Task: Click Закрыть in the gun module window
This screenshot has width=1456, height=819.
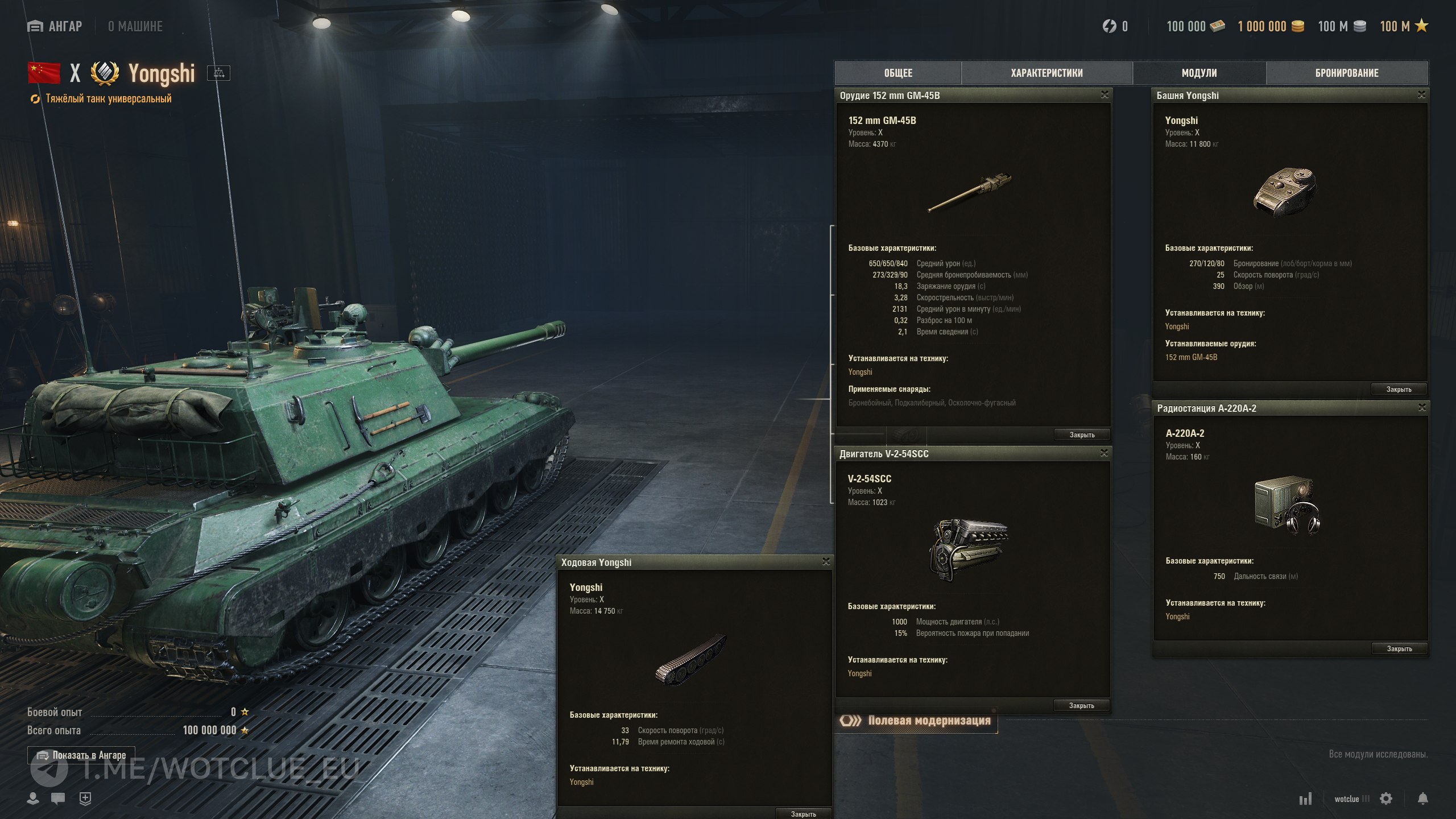Action: click(1082, 435)
